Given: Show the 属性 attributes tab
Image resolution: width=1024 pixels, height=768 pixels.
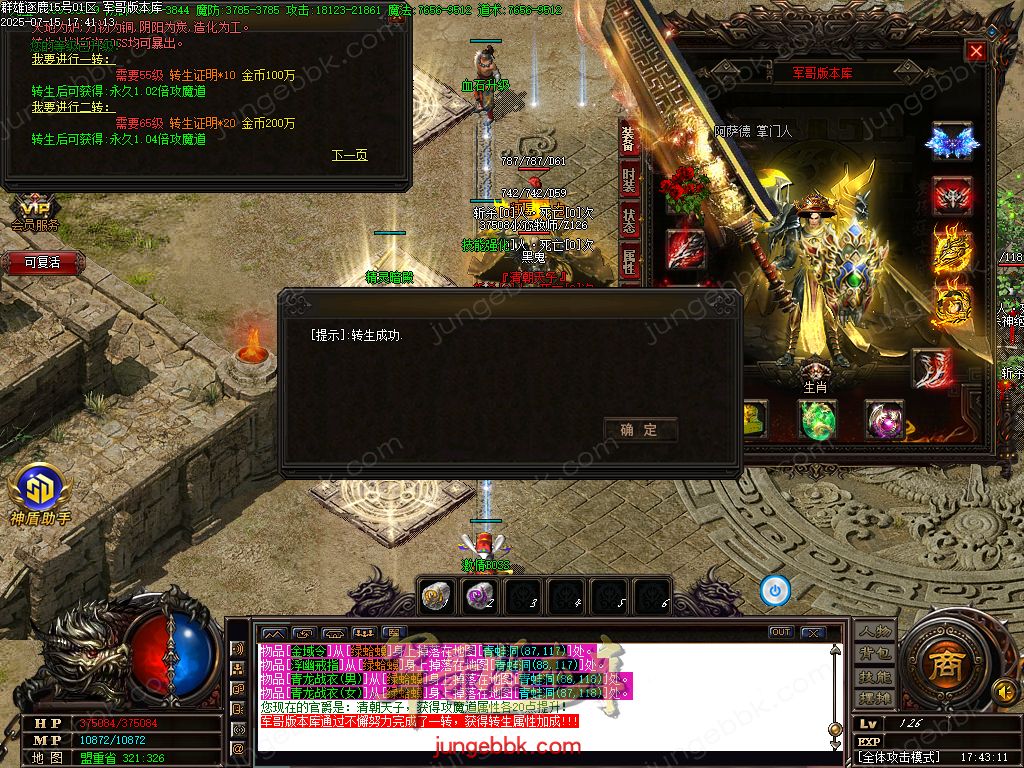Looking at the screenshot, I should [x=628, y=262].
